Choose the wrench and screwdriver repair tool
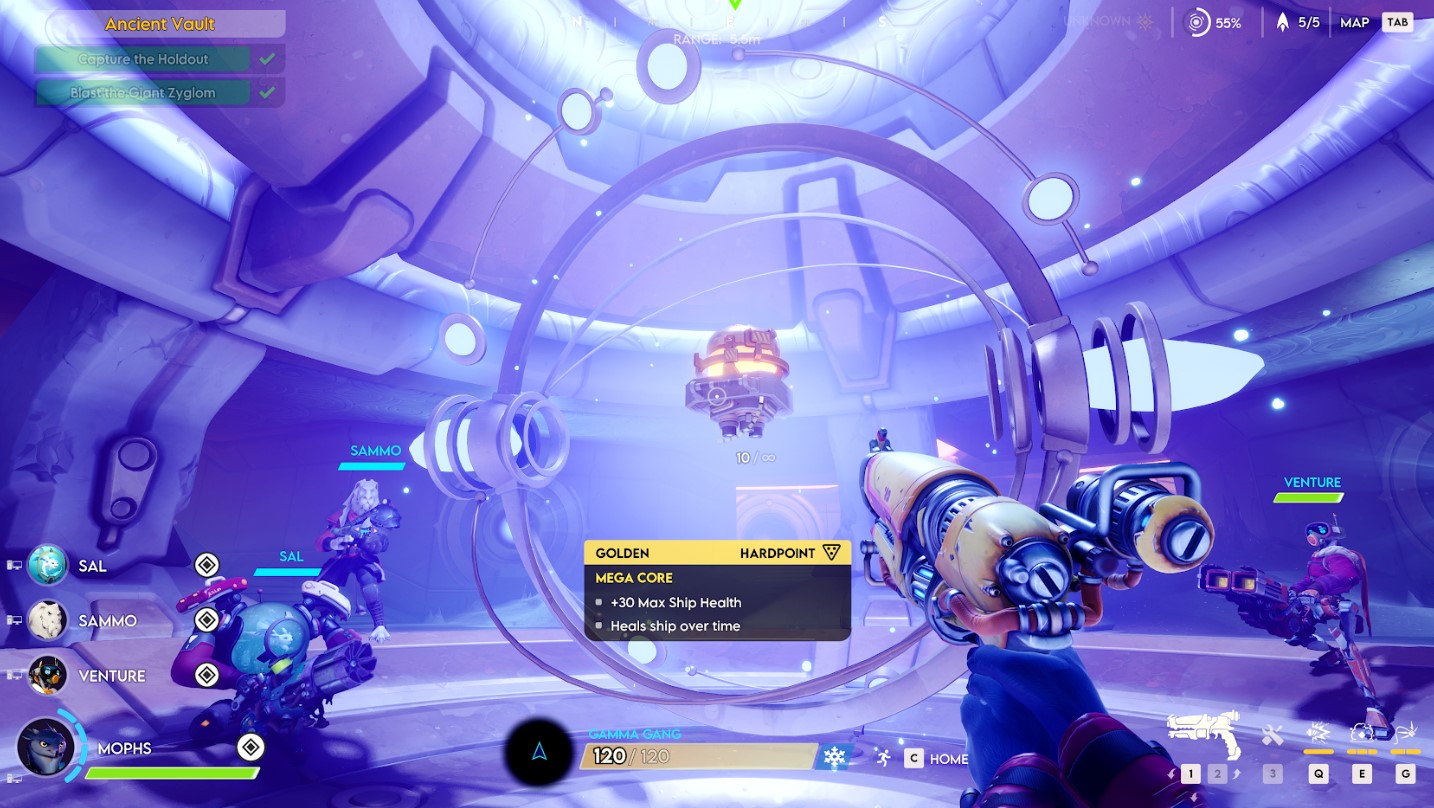This screenshot has height=808, width=1434. click(x=1272, y=735)
